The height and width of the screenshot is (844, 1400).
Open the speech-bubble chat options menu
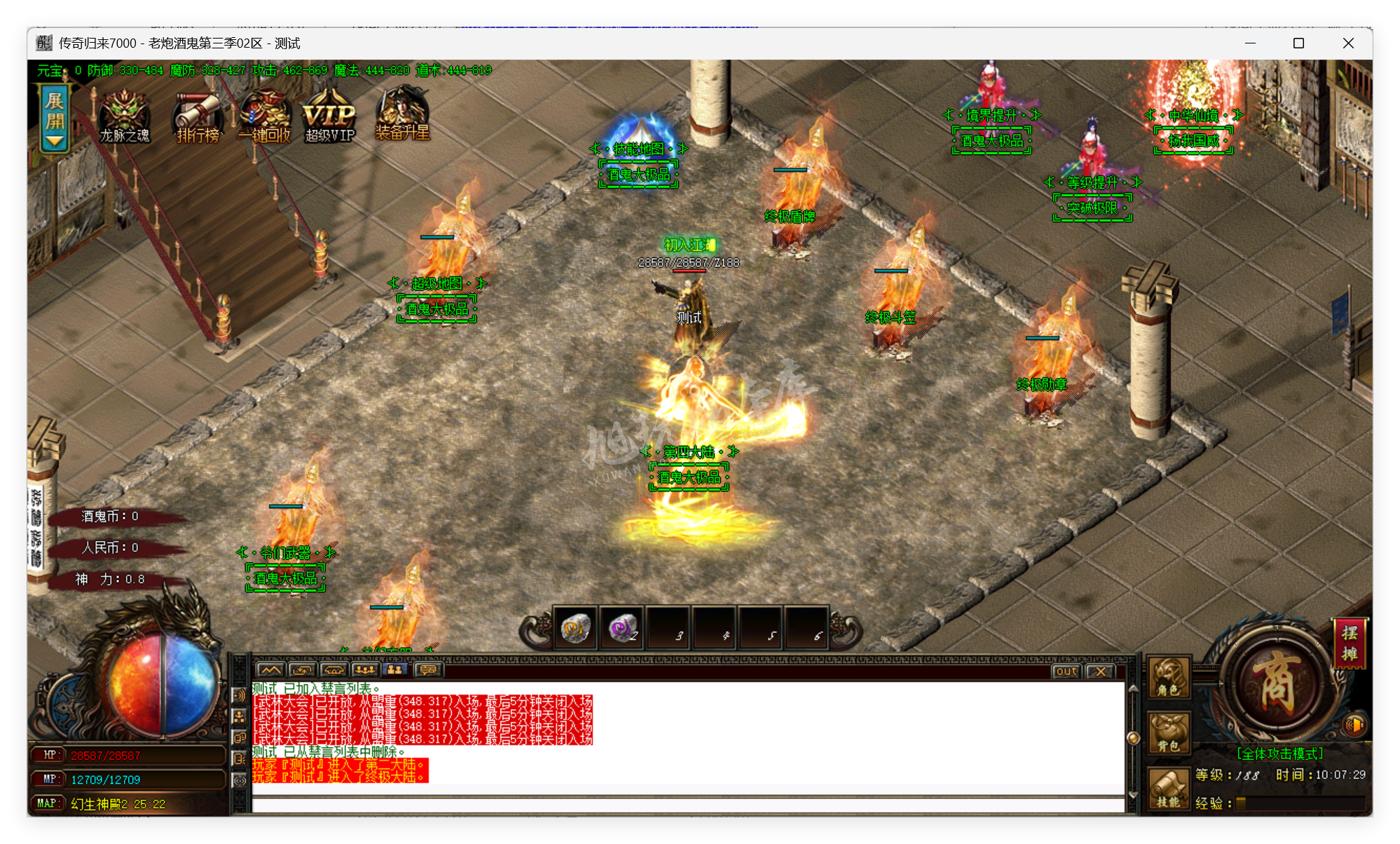pyautogui.click(x=430, y=669)
